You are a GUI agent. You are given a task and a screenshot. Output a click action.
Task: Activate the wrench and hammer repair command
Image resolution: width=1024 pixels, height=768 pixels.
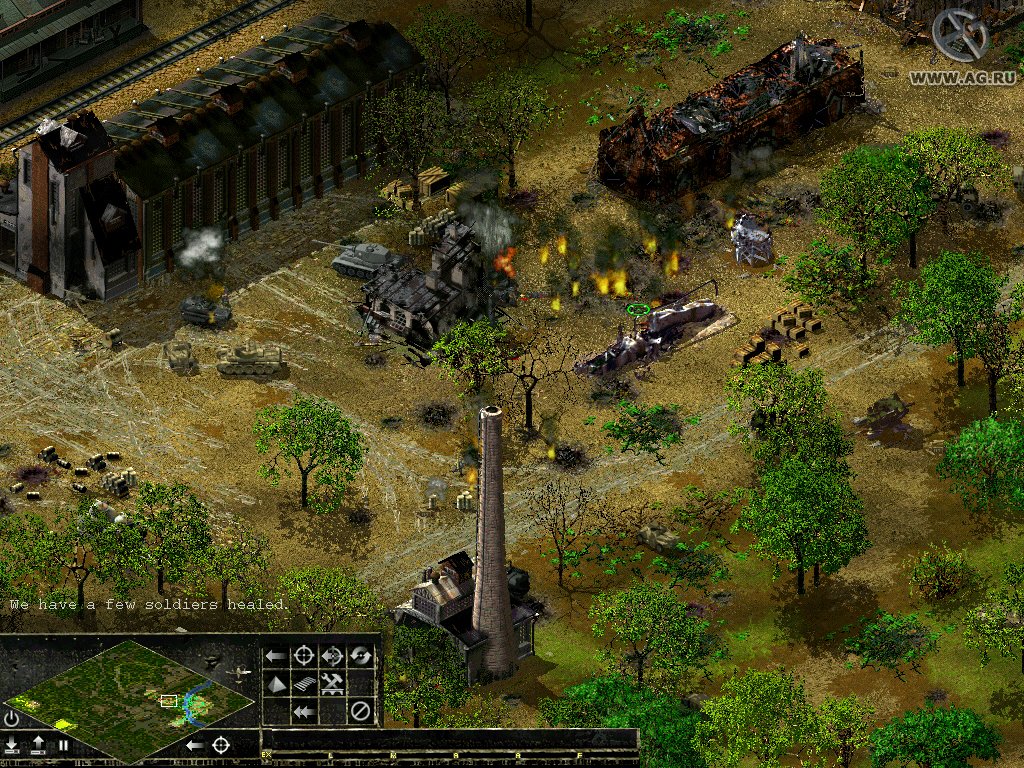tap(332, 684)
